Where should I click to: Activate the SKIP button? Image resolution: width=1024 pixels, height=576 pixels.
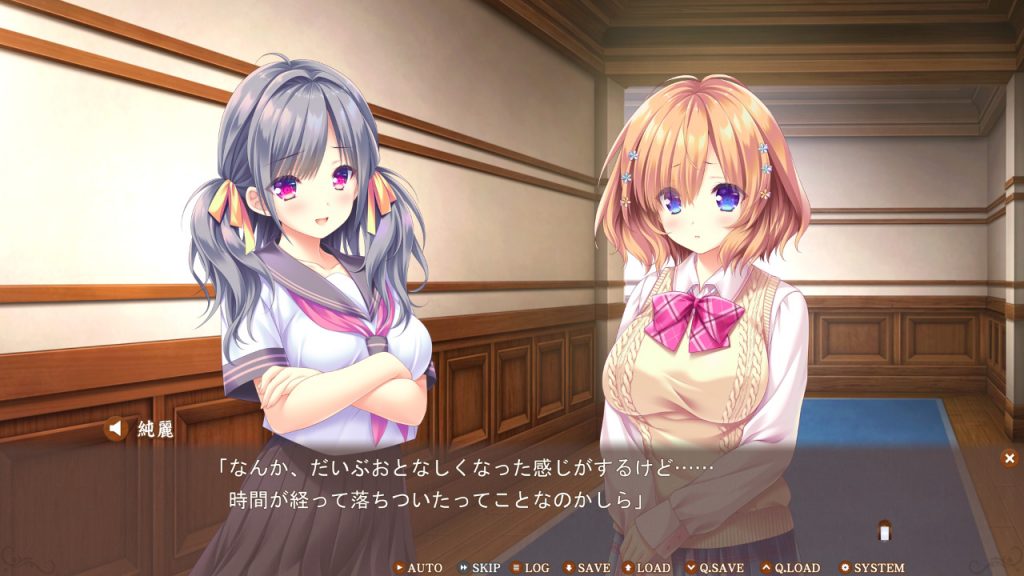(479, 568)
